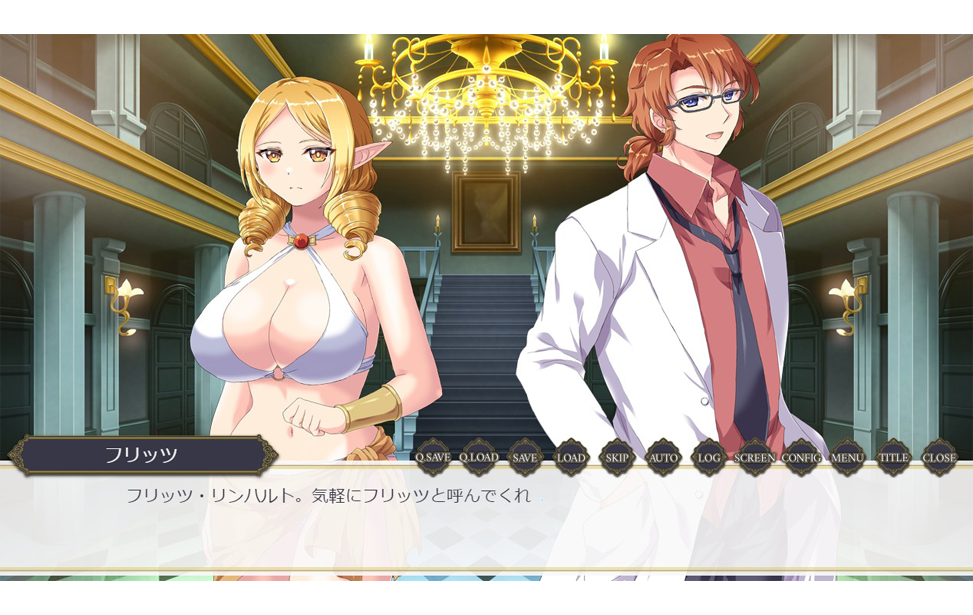The image size is (973, 615).
Task: Open the SAVE screen
Action: [525, 458]
